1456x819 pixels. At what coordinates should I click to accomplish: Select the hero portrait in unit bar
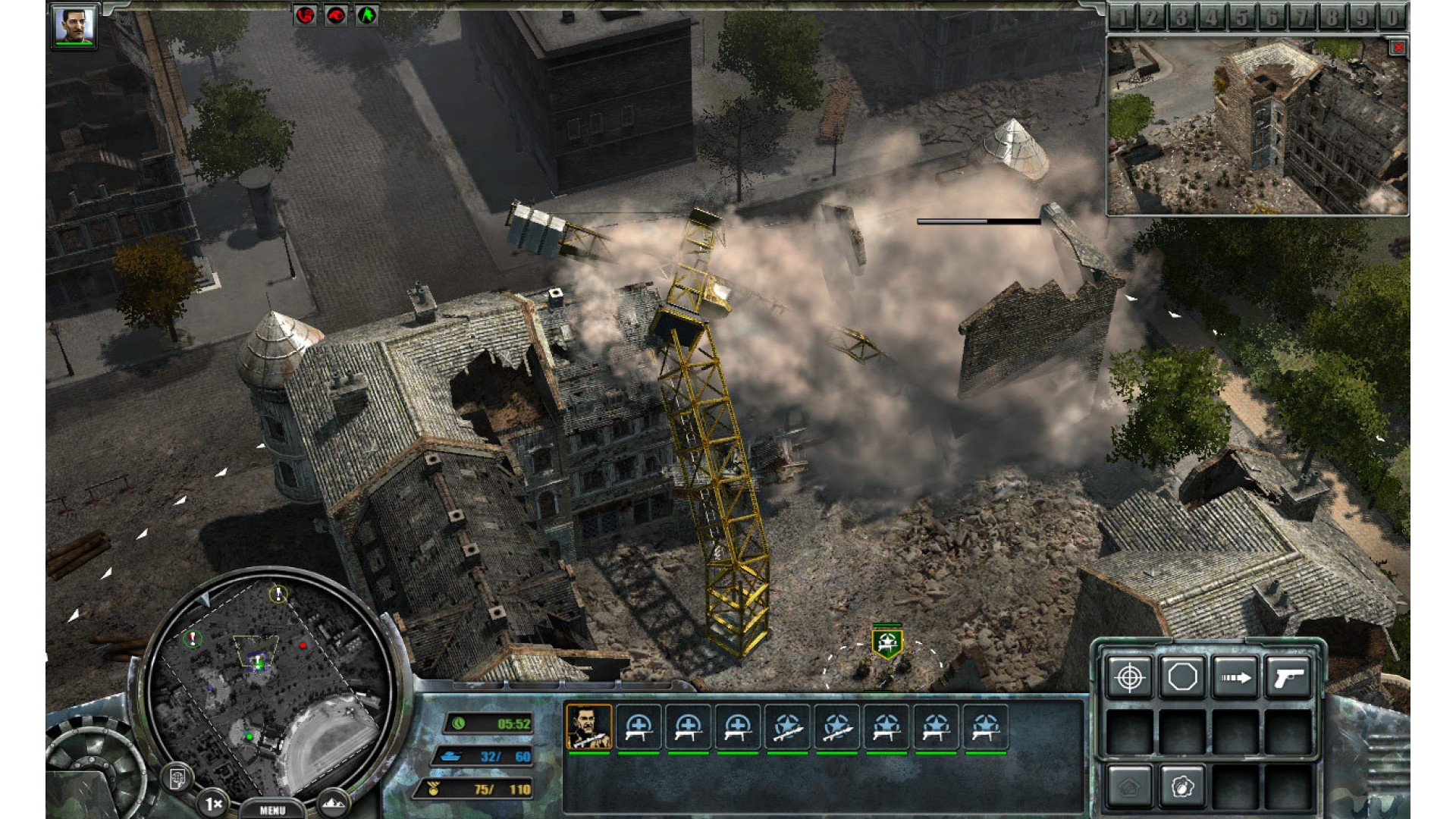588,726
